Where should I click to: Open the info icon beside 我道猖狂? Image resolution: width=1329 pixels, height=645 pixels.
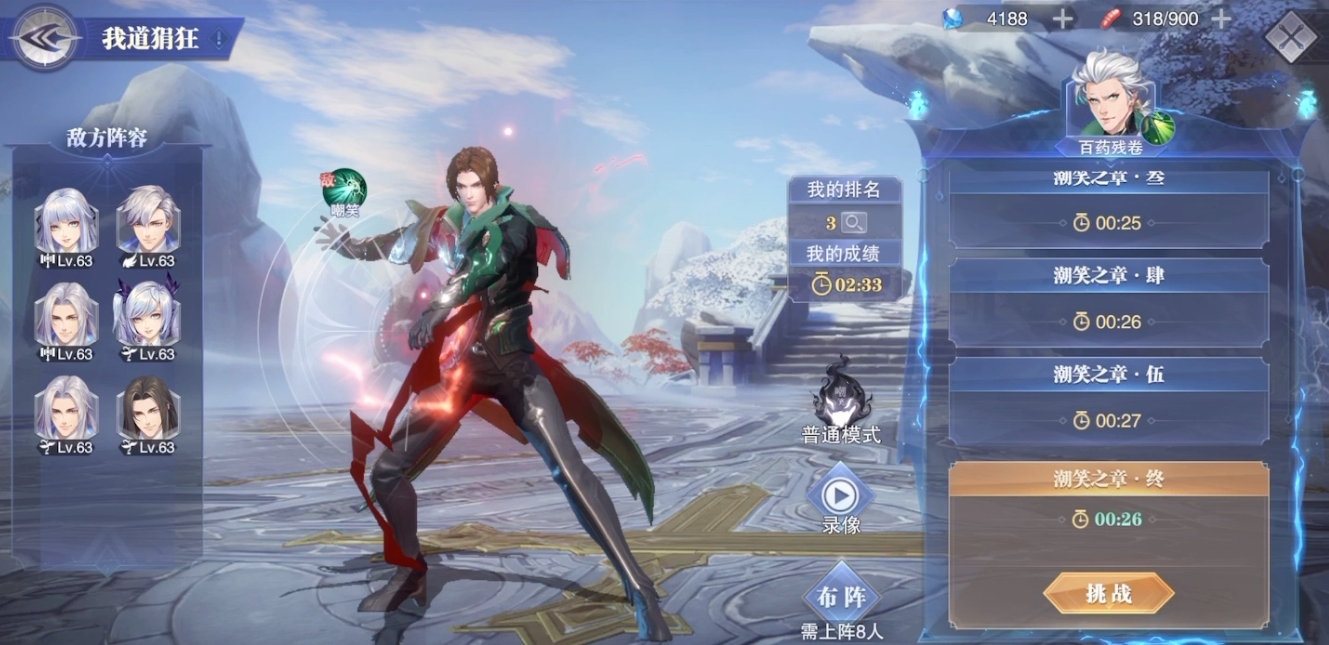point(220,40)
